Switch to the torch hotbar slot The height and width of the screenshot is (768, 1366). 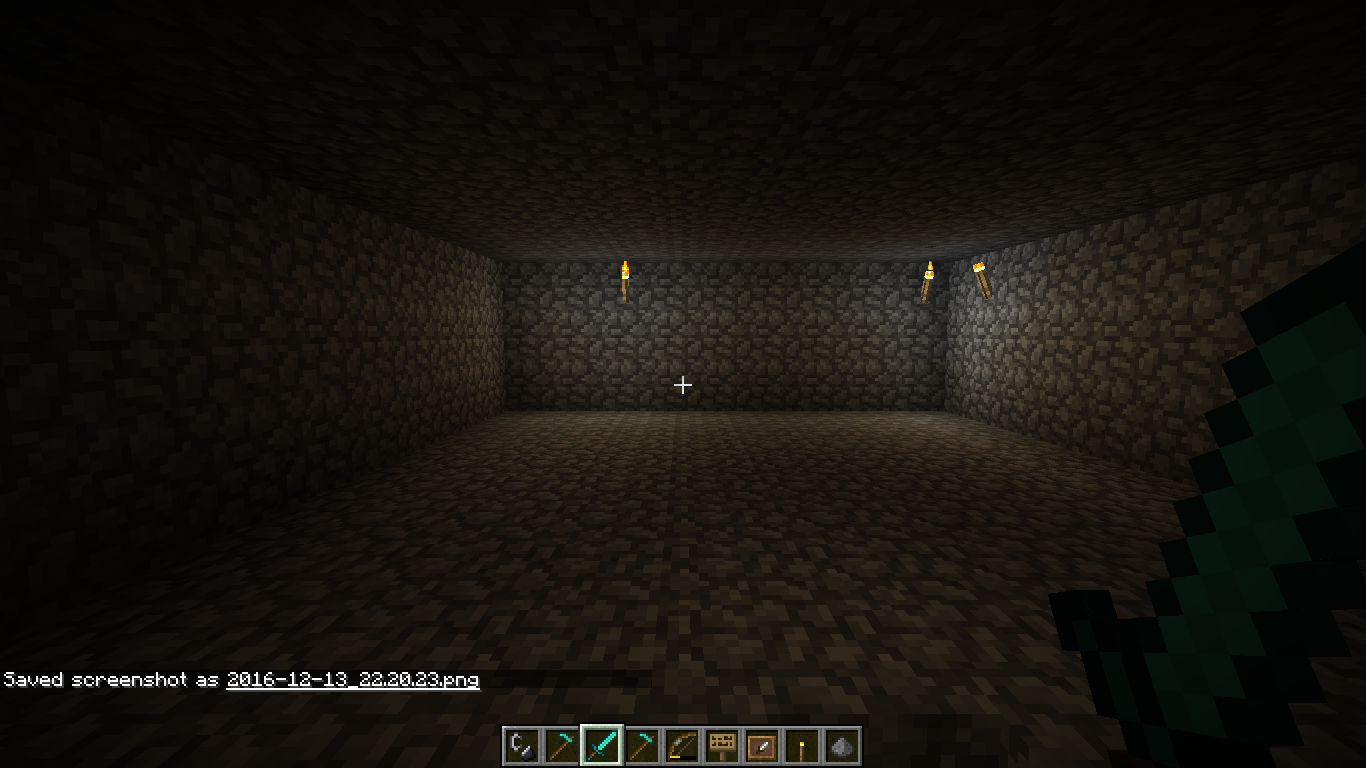(802, 746)
